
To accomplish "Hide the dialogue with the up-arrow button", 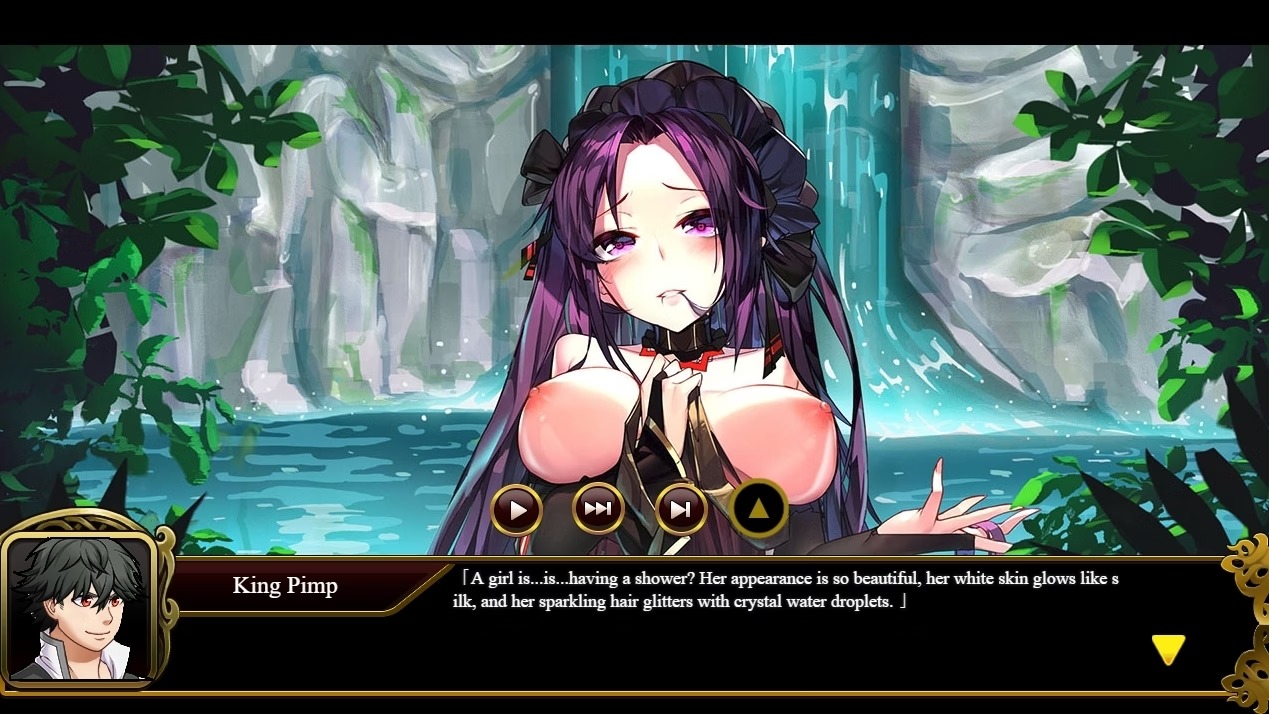I will pos(759,509).
